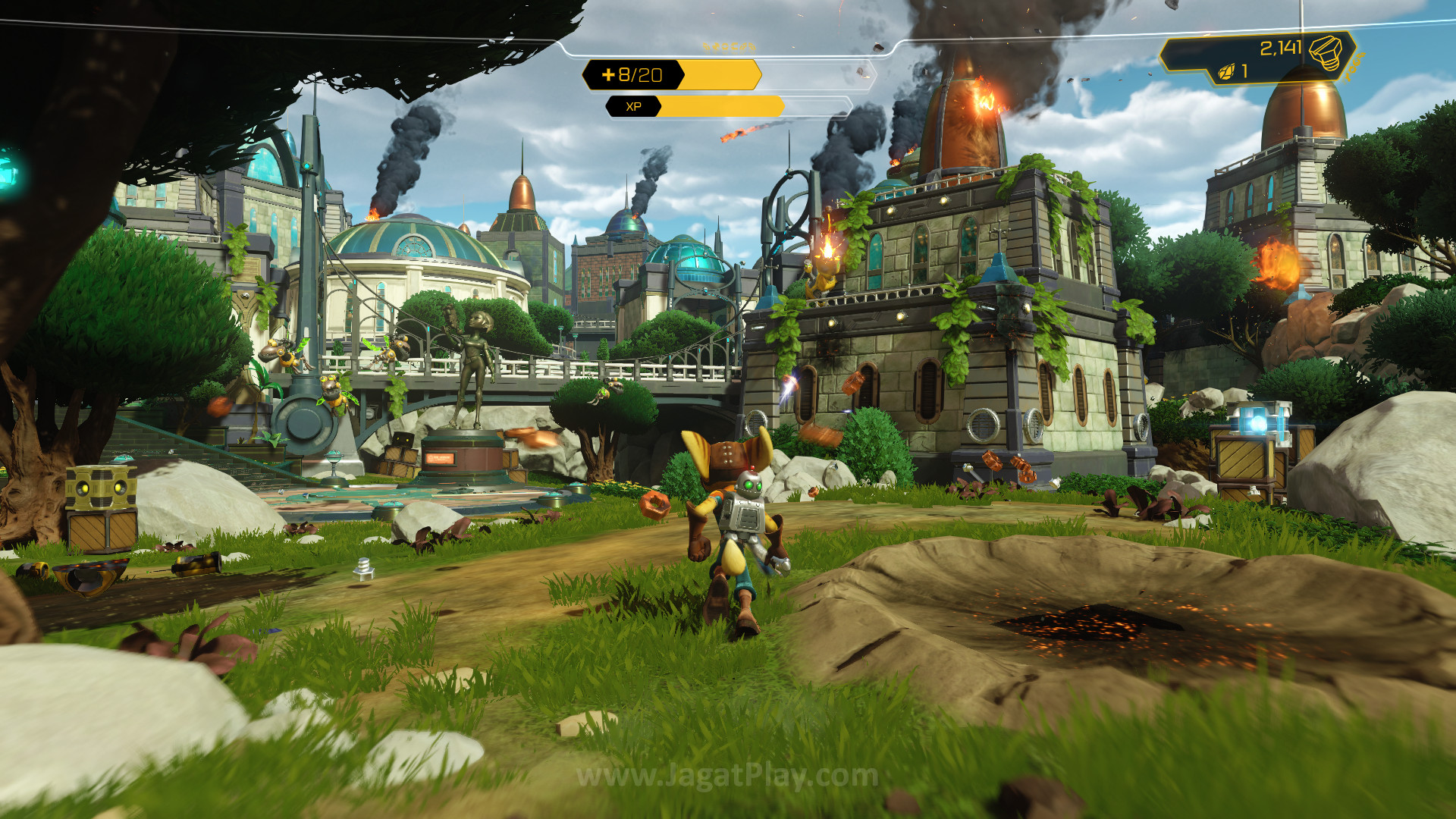
Task: Select the Raritanium crystal icon
Action: pyautogui.click(x=1226, y=72)
